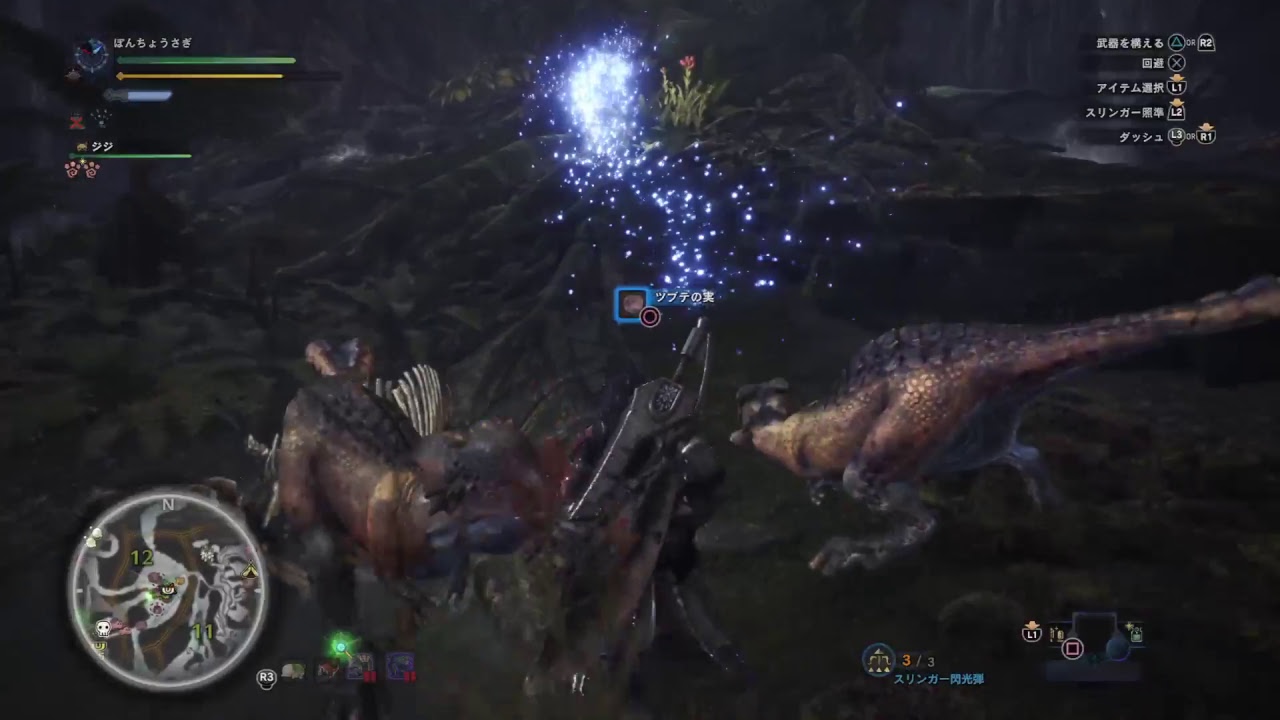Expand the crafting list square button prompt
Viewport: 1280px width, 720px height.
click(1073, 650)
